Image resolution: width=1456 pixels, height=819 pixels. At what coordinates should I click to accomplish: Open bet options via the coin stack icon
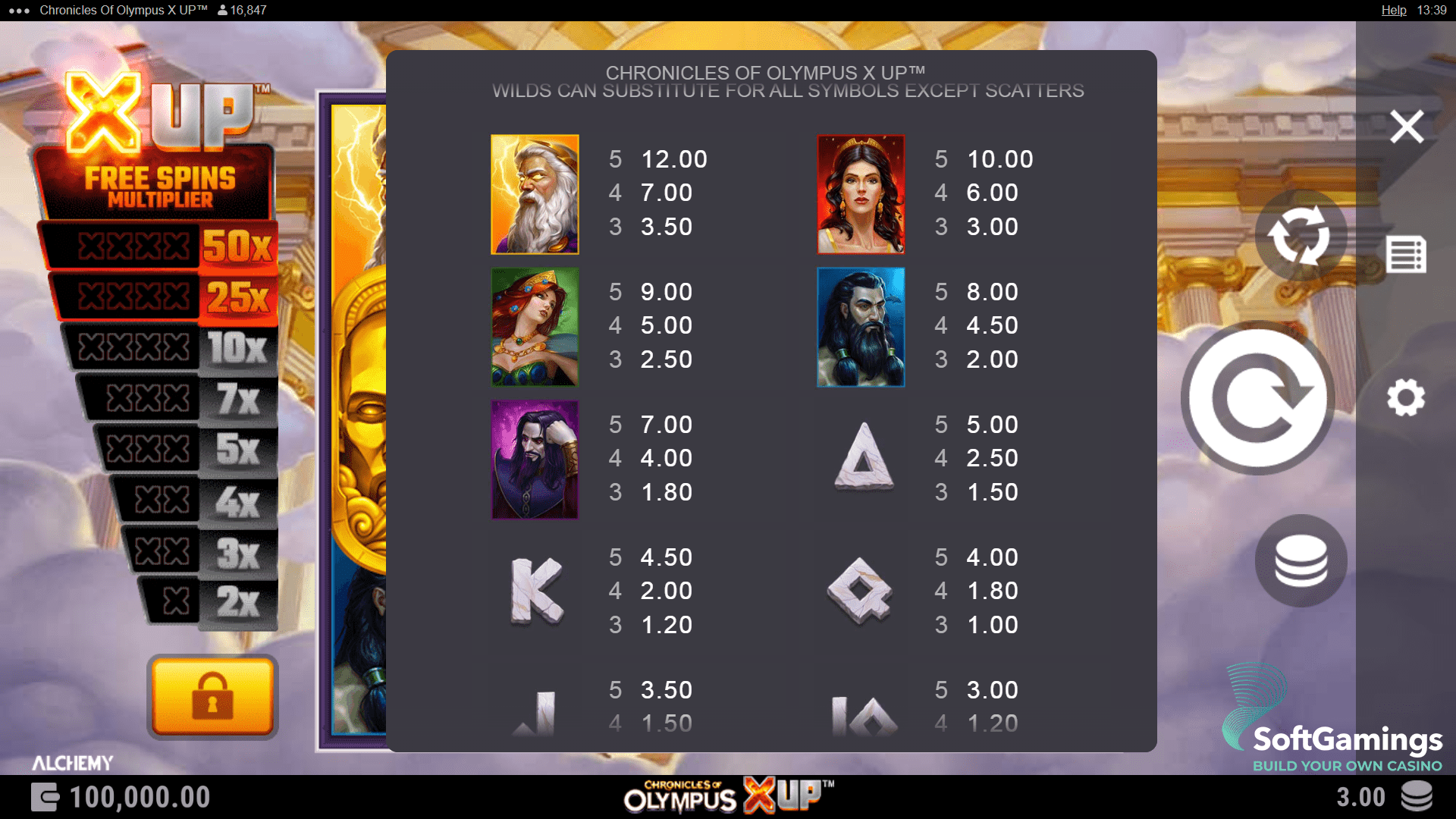pos(1301,560)
